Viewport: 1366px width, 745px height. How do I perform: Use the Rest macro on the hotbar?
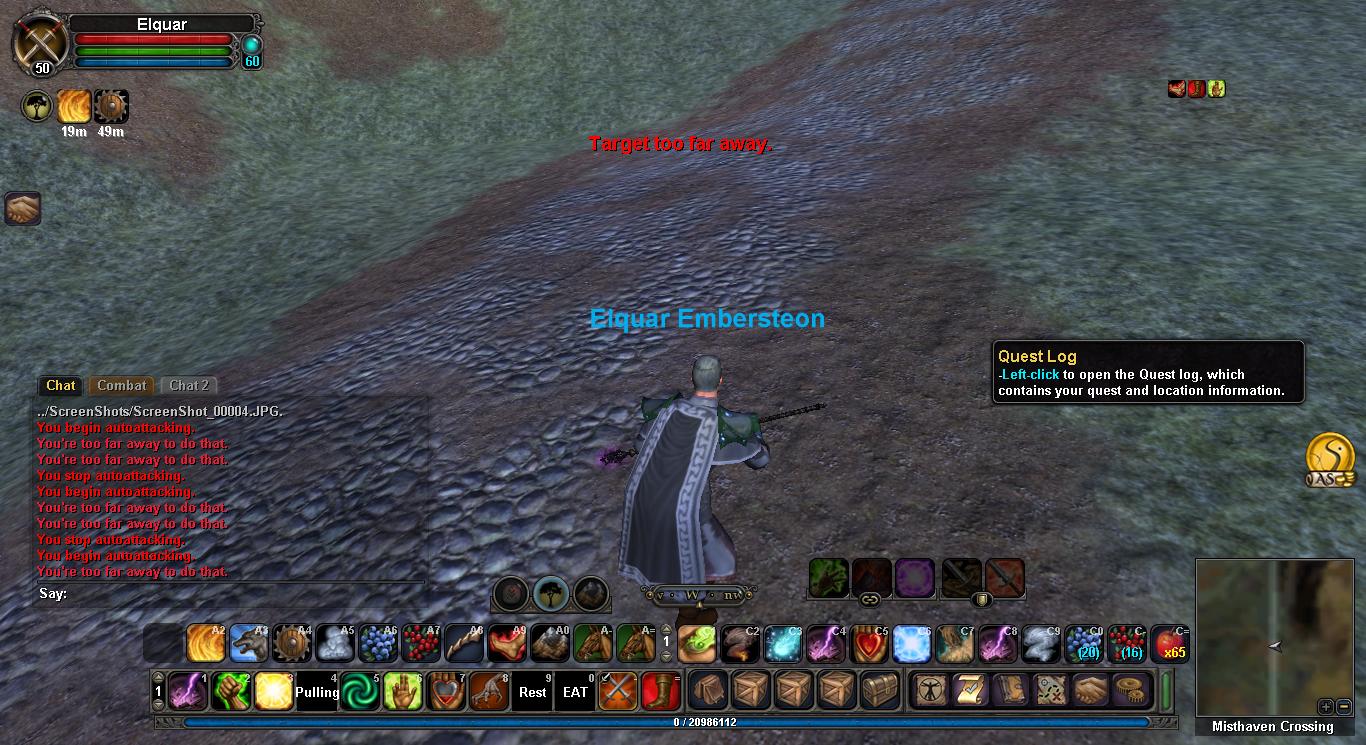[x=532, y=691]
